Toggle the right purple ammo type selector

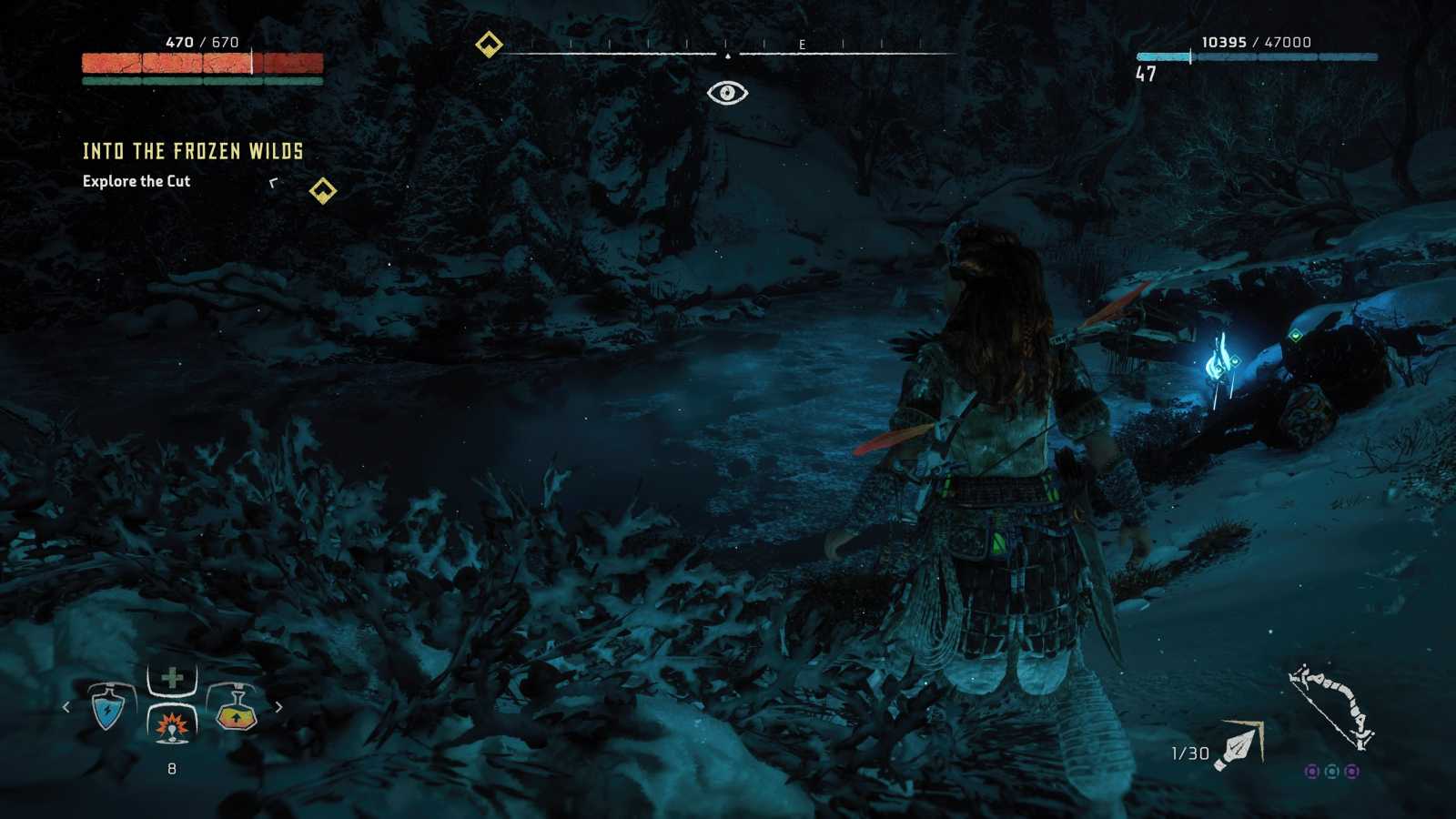[x=1351, y=773]
